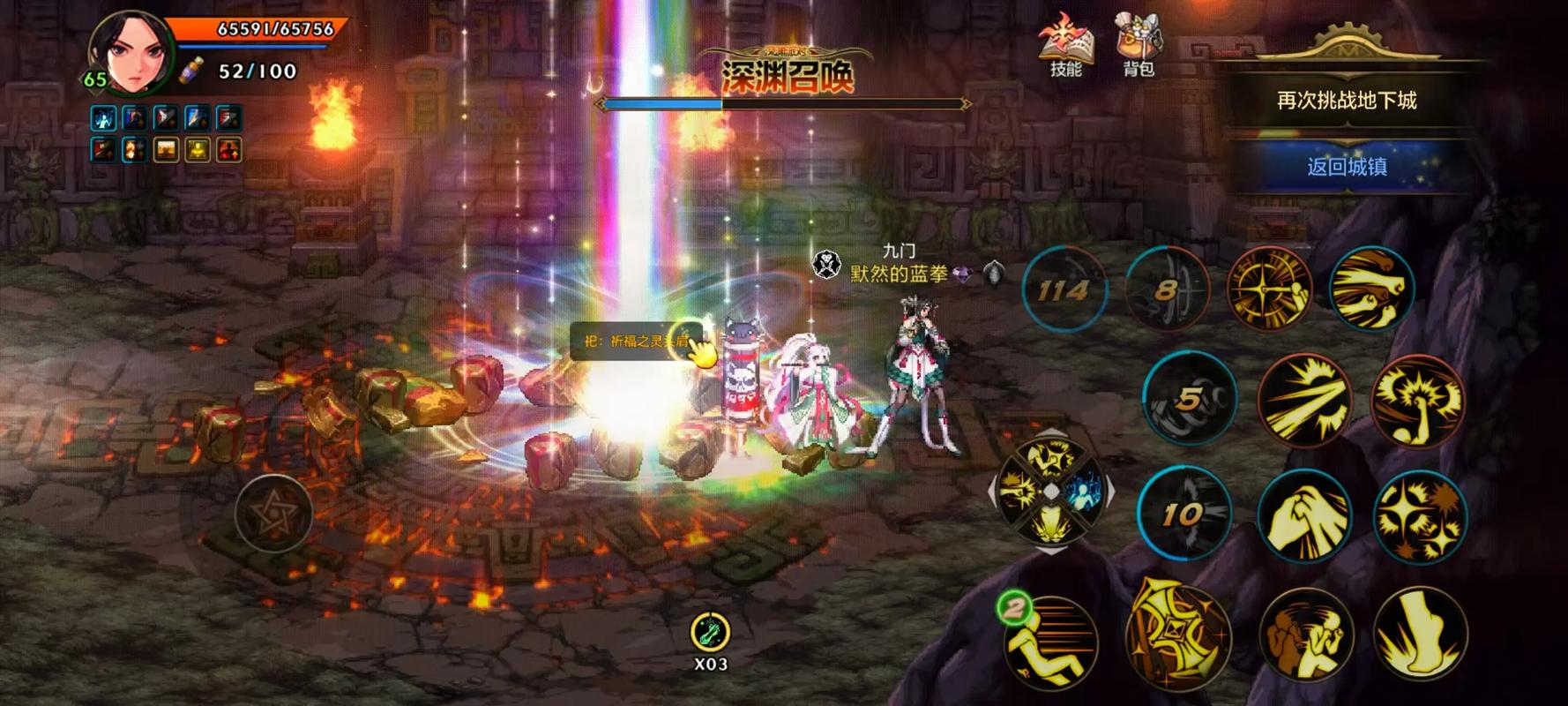Use the consumable item marked X03
The width and height of the screenshot is (1568, 706).
coord(710,632)
